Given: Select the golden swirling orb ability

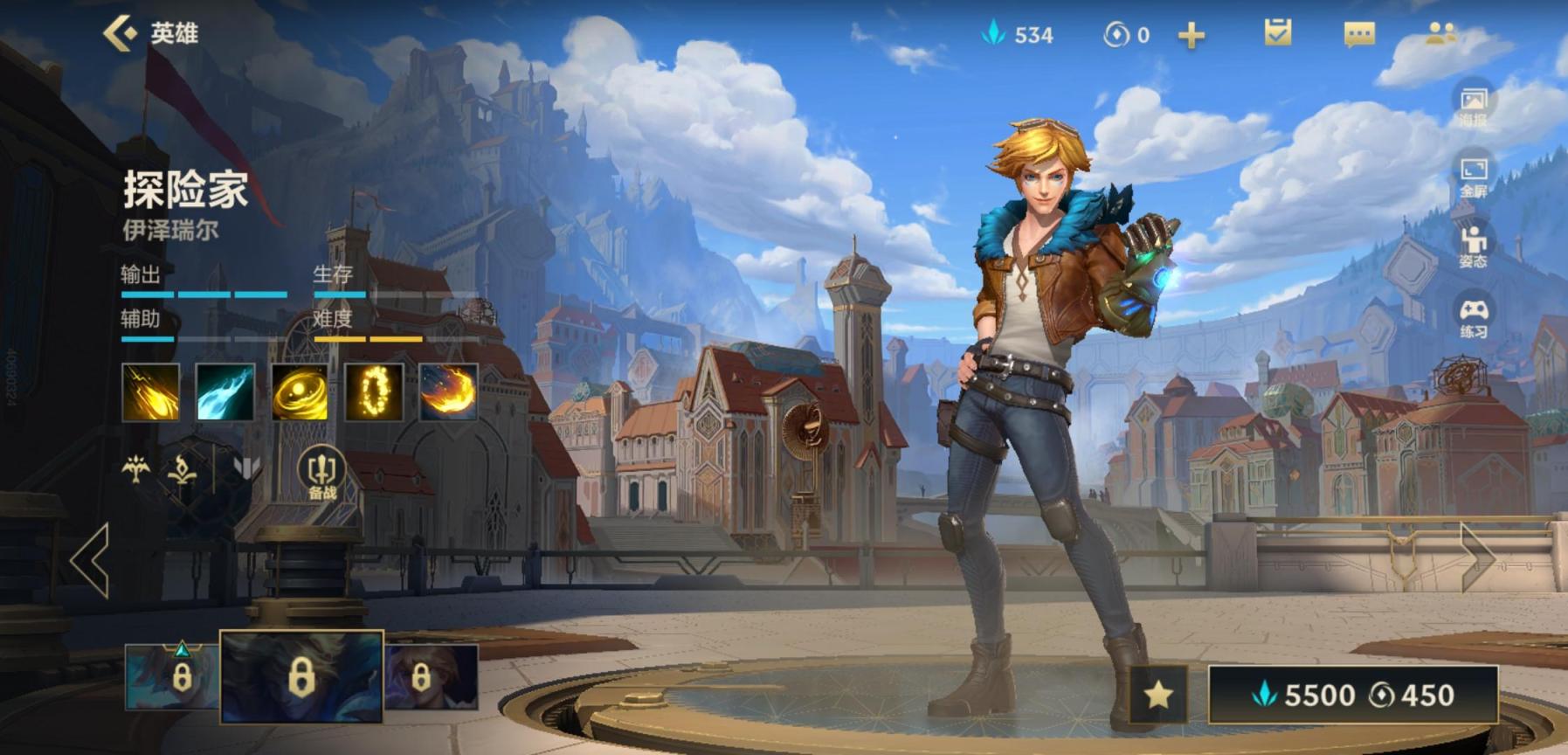Looking at the screenshot, I should coord(300,392).
